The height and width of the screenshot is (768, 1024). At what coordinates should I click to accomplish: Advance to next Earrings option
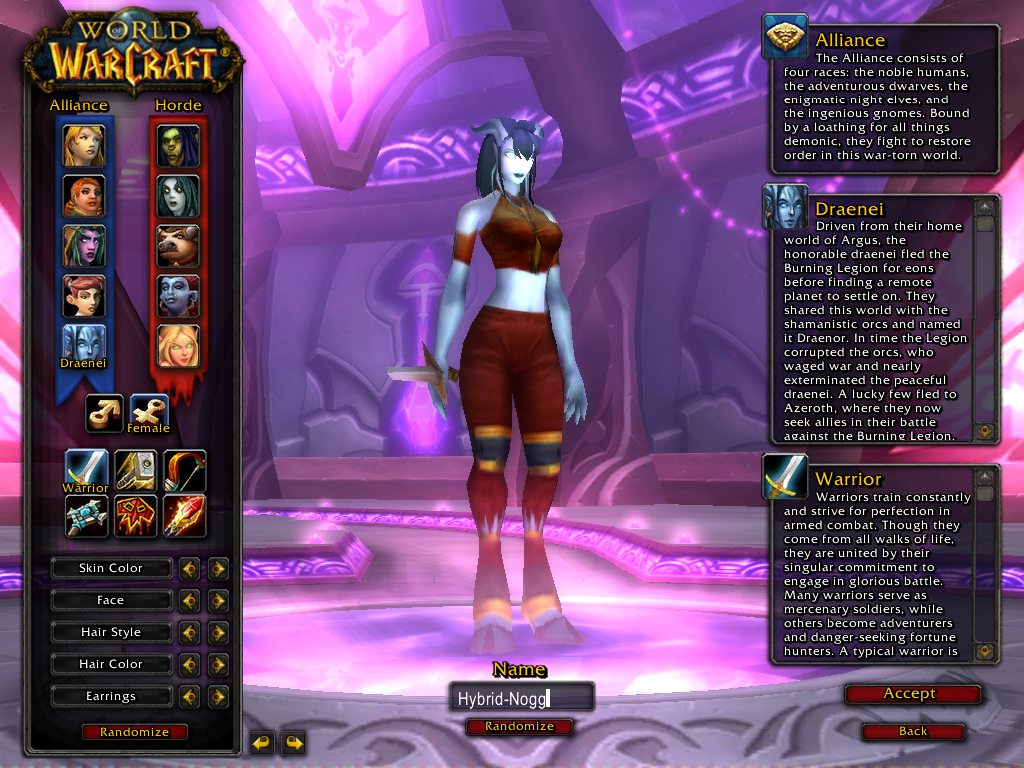218,696
